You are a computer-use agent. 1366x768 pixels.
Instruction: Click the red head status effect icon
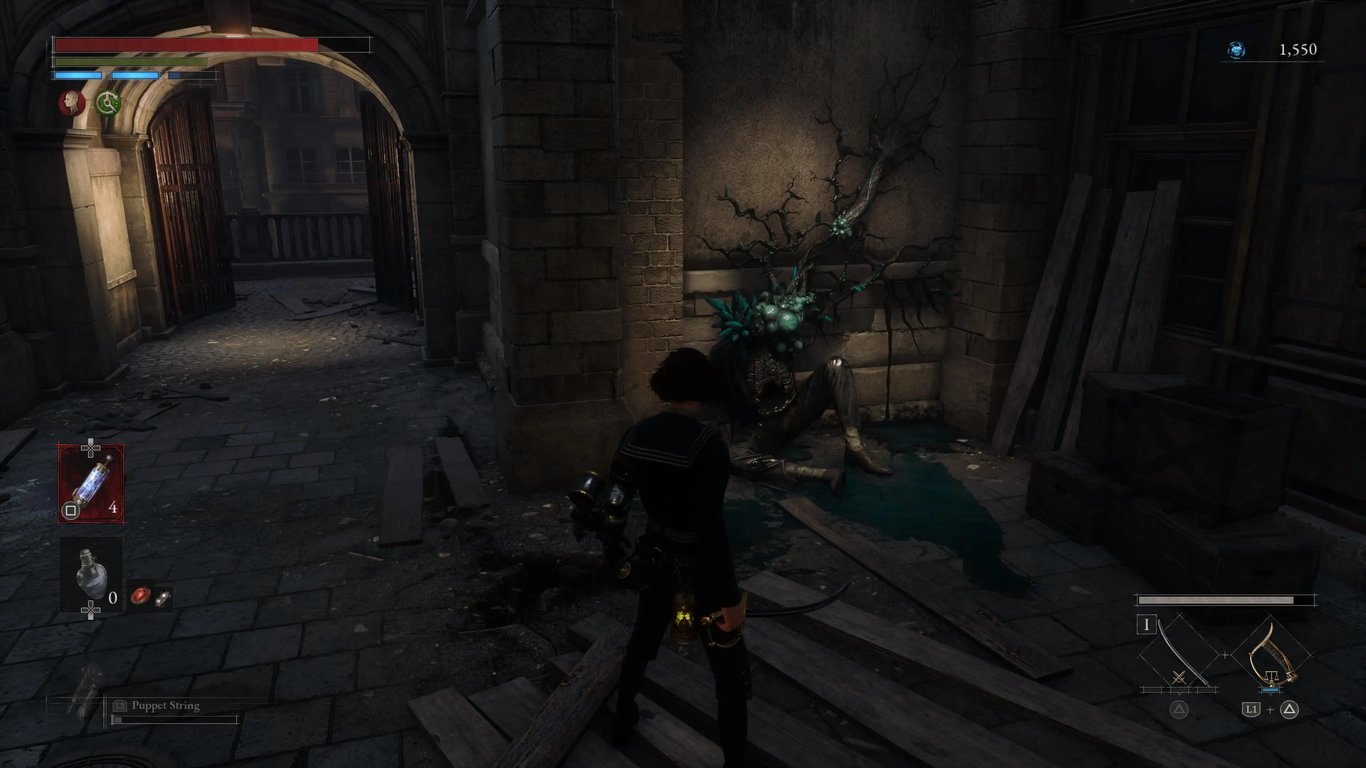click(70, 102)
